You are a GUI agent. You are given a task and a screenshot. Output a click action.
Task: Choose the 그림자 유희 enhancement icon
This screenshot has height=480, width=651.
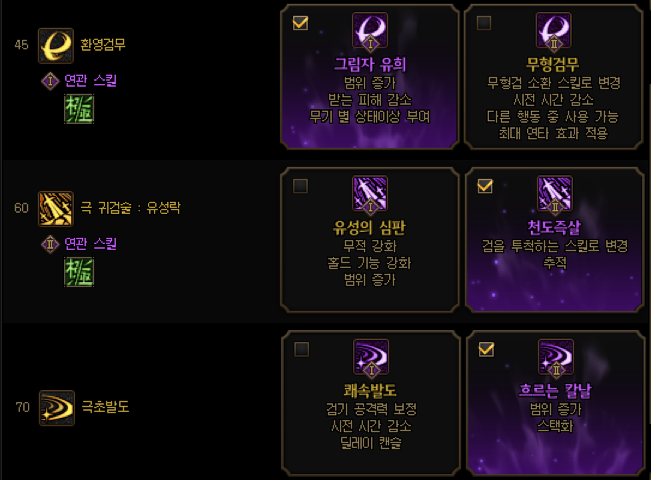point(370,32)
